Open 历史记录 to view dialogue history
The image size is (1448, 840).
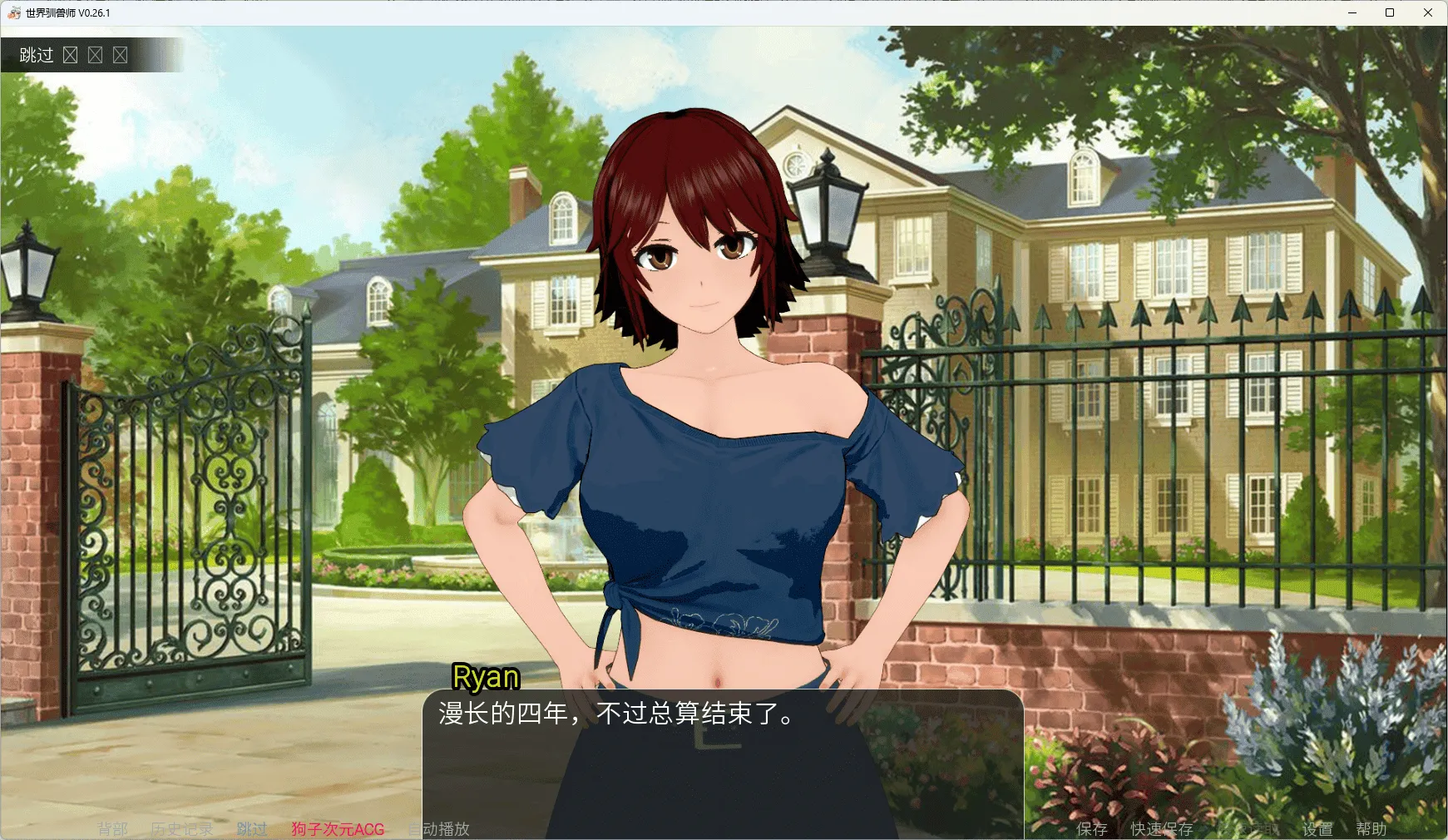click(x=181, y=828)
